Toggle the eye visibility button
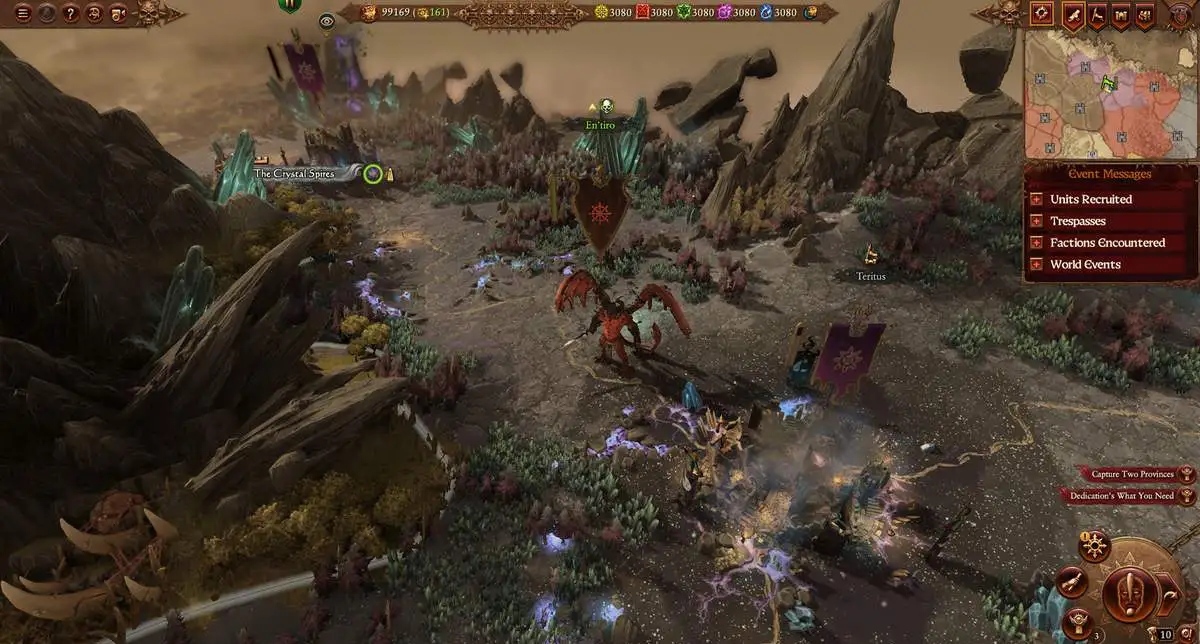Image resolution: width=1200 pixels, height=644 pixels. click(326, 21)
